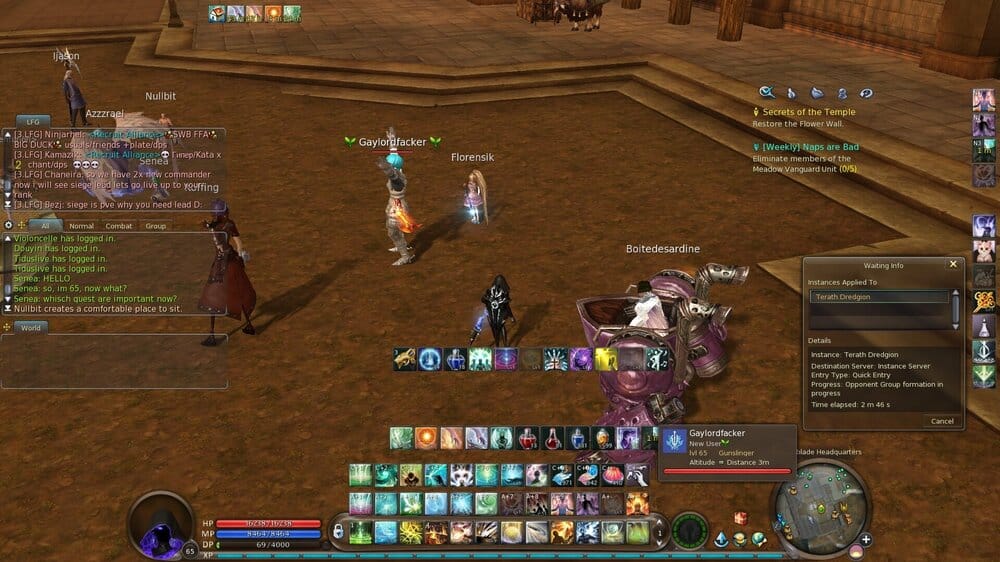Show the Group chat tab
Image resolution: width=1000 pixels, height=562 pixels.
click(155, 226)
